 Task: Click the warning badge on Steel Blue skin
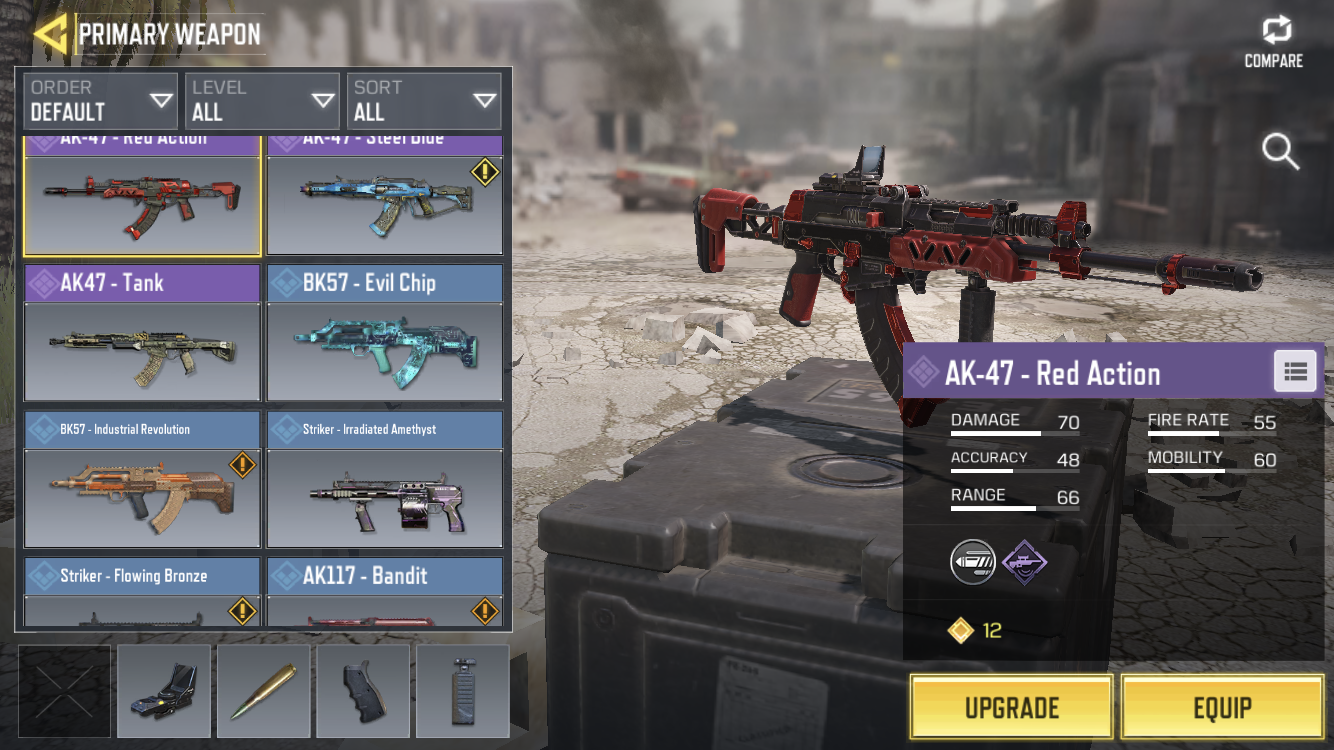point(484,172)
